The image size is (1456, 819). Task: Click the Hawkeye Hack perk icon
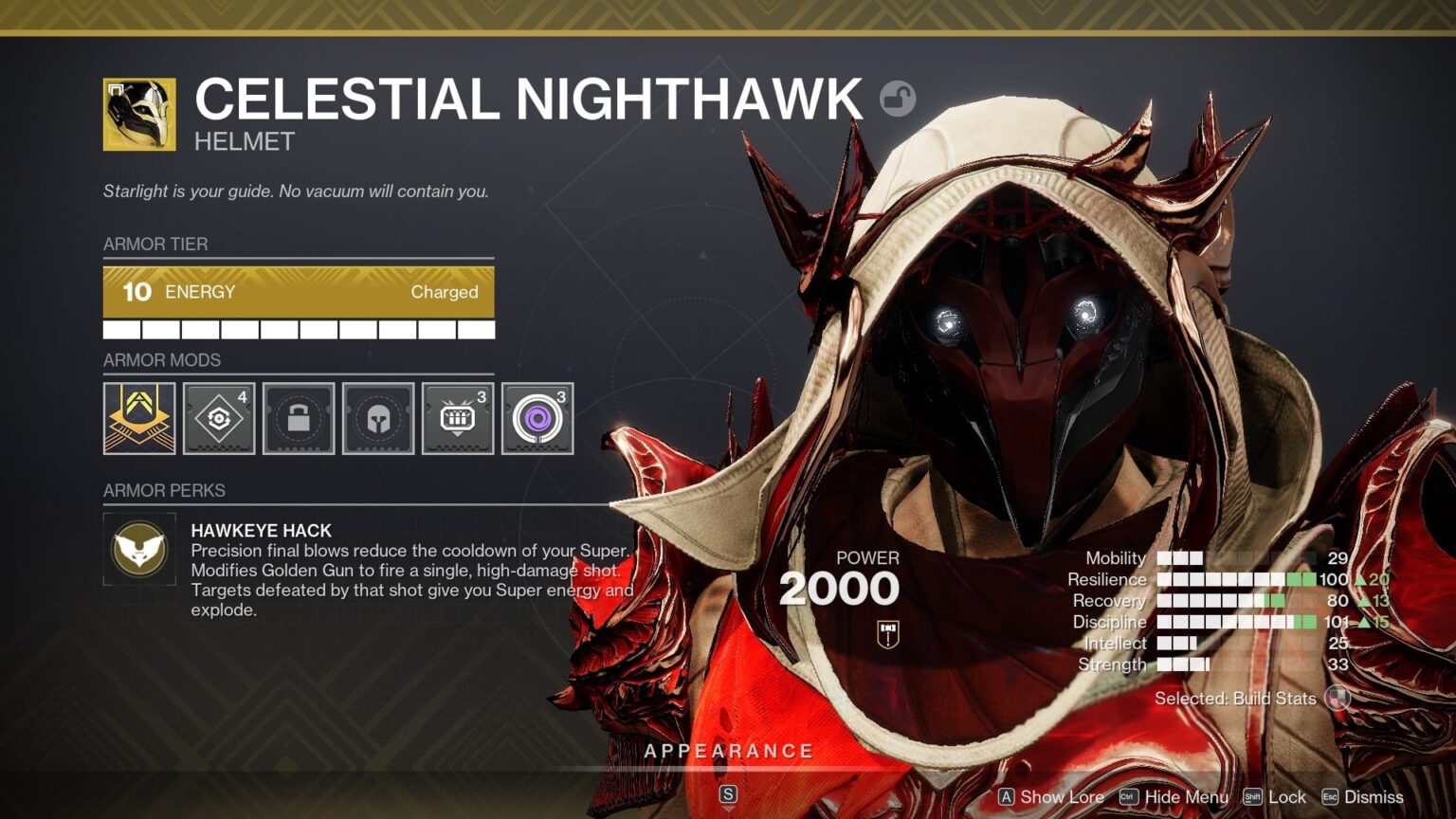(x=138, y=550)
